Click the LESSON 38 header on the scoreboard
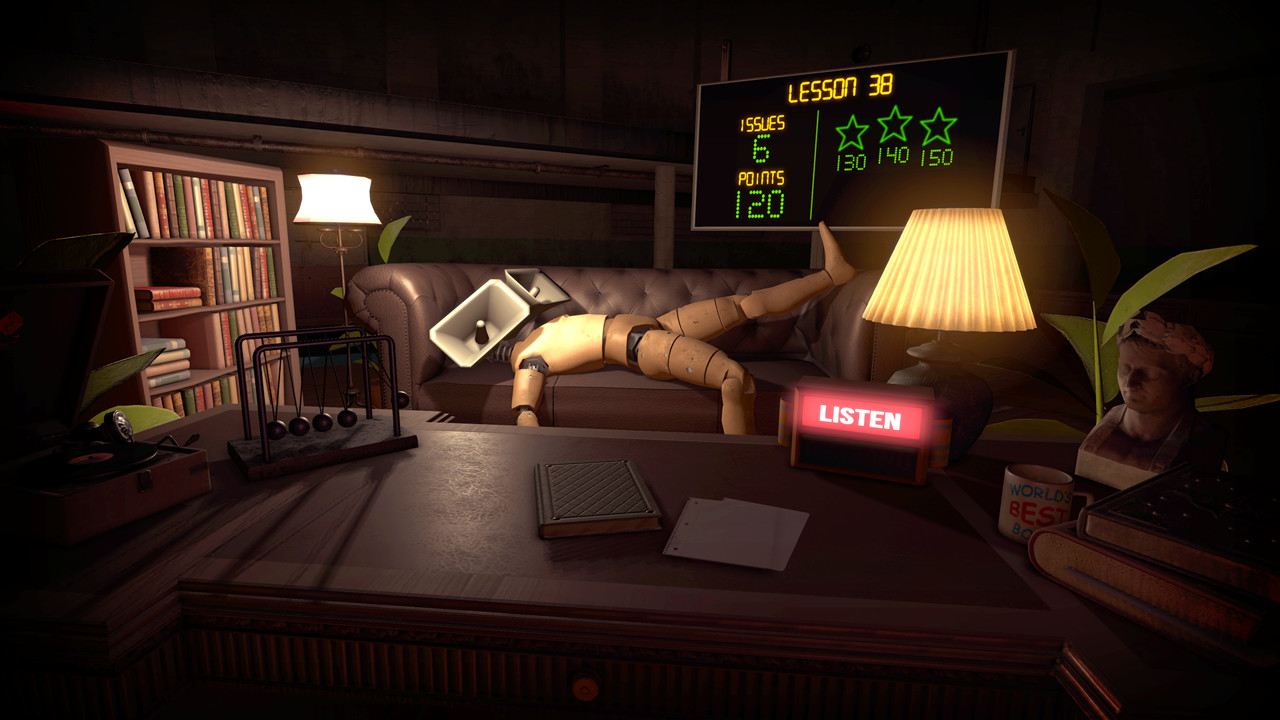Screen dimensions: 1280x720 [840, 87]
